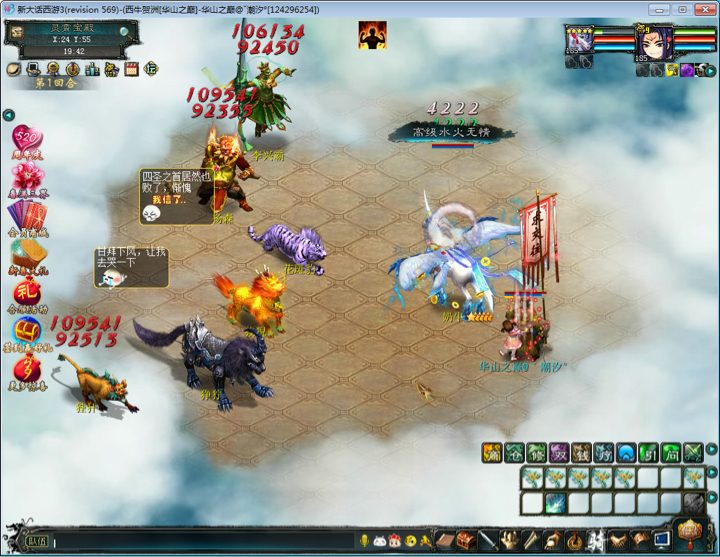Use the glowing blue-green skill in the hotbar
The width and height of the screenshot is (720, 557).
554,502
